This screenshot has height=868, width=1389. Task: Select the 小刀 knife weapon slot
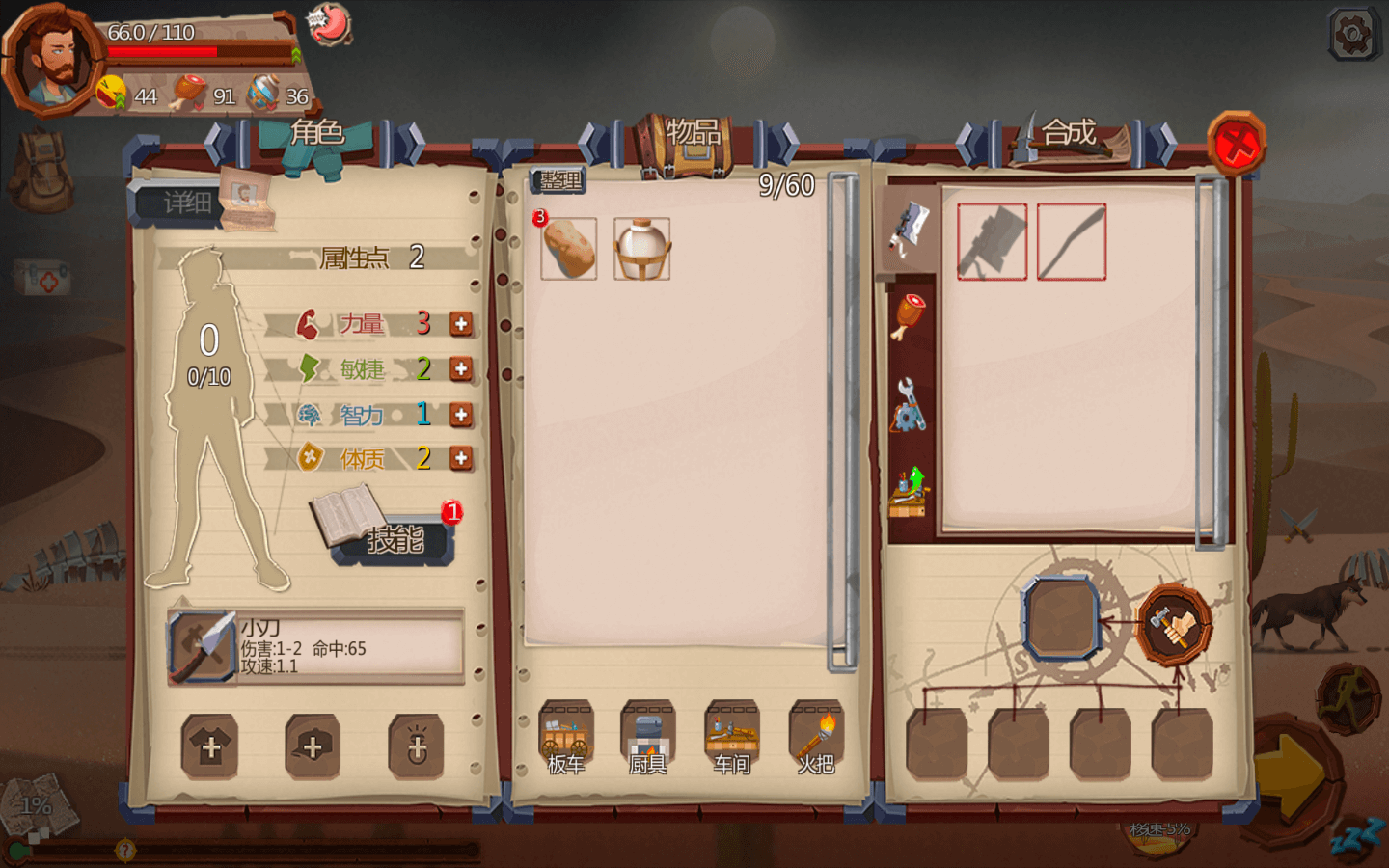tap(203, 647)
